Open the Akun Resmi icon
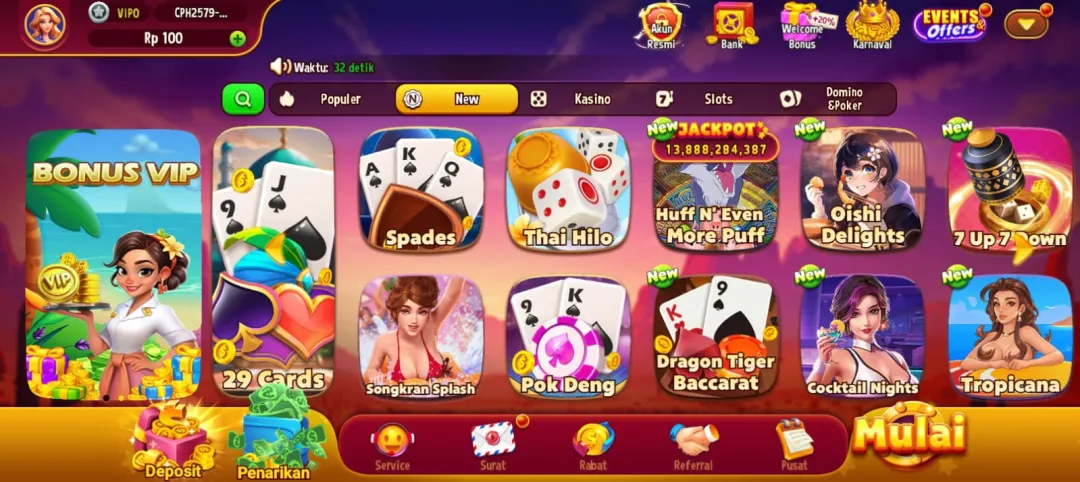 pos(660,24)
